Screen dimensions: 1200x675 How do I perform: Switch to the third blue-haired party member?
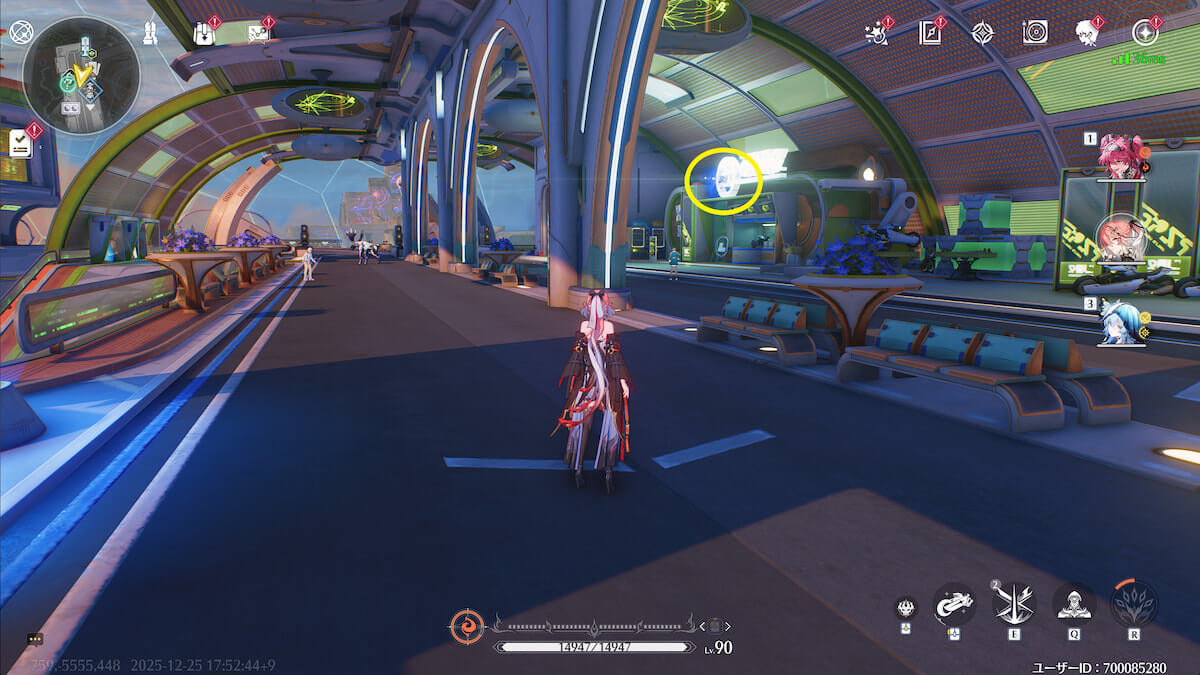(1120, 322)
